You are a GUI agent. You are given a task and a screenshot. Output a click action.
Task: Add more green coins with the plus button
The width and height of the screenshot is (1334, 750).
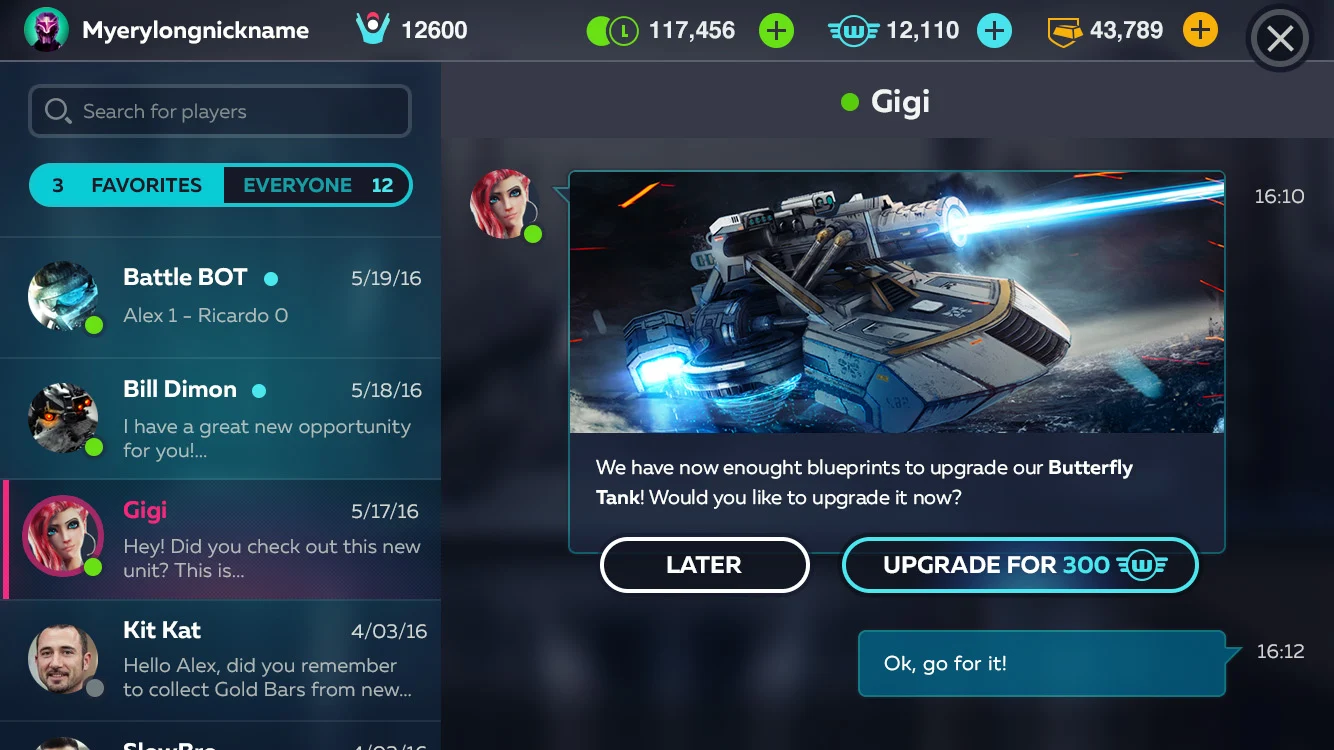pyautogui.click(x=776, y=31)
